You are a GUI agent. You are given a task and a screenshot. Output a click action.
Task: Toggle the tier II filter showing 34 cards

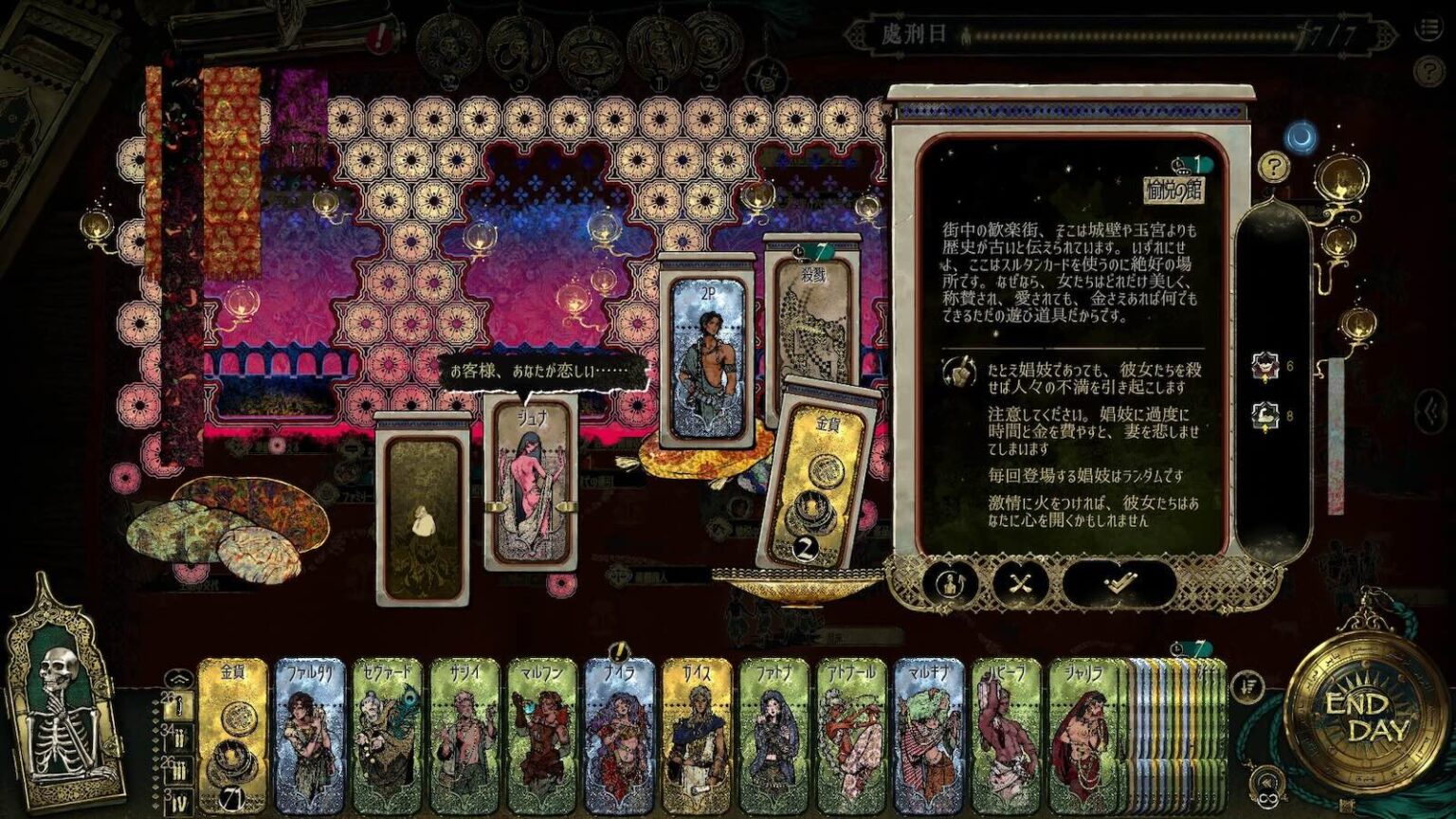tap(180, 736)
